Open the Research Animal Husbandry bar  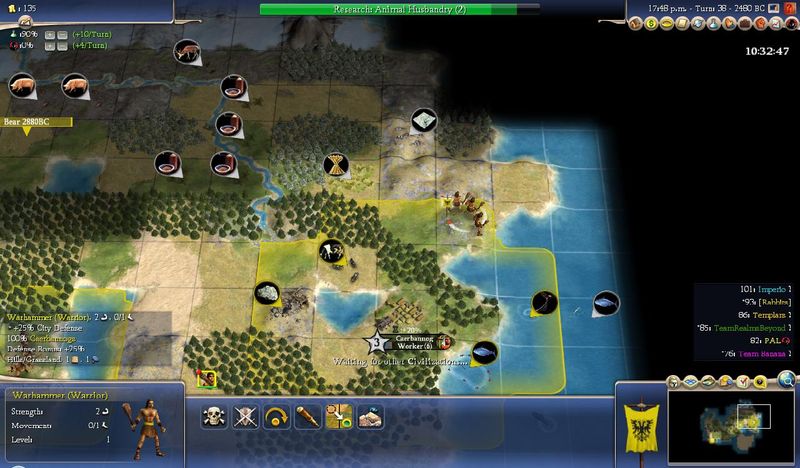pyautogui.click(x=399, y=9)
